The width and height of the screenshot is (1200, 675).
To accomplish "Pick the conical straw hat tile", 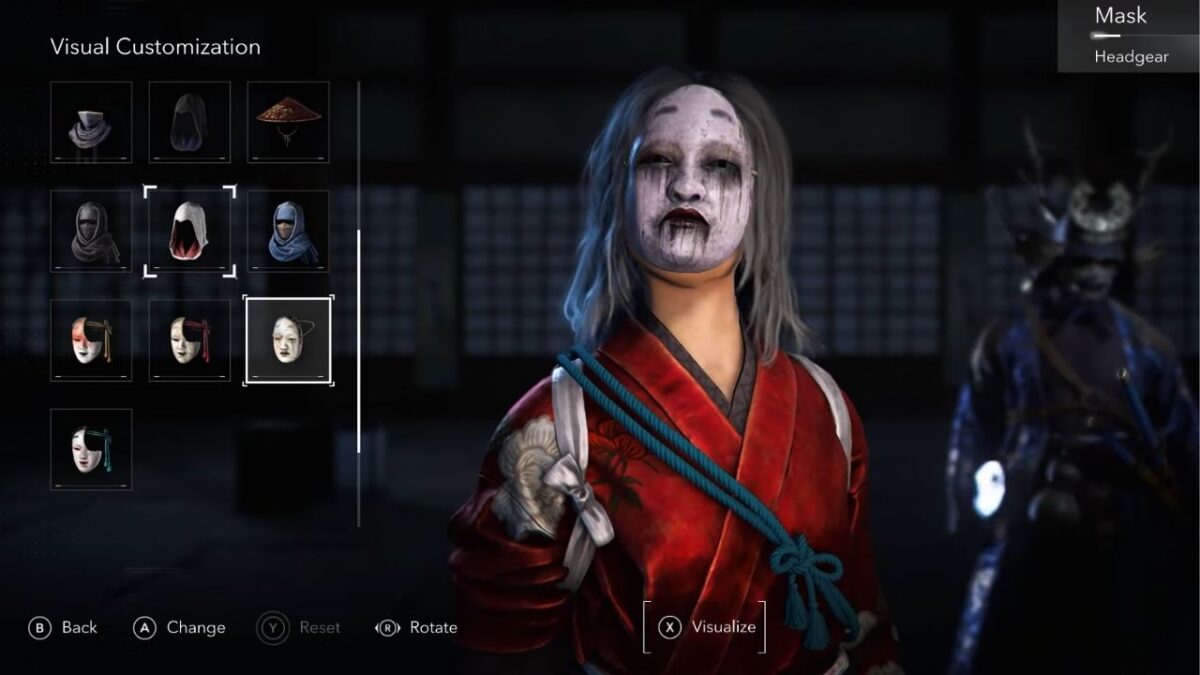I will (x=288, y=122).
